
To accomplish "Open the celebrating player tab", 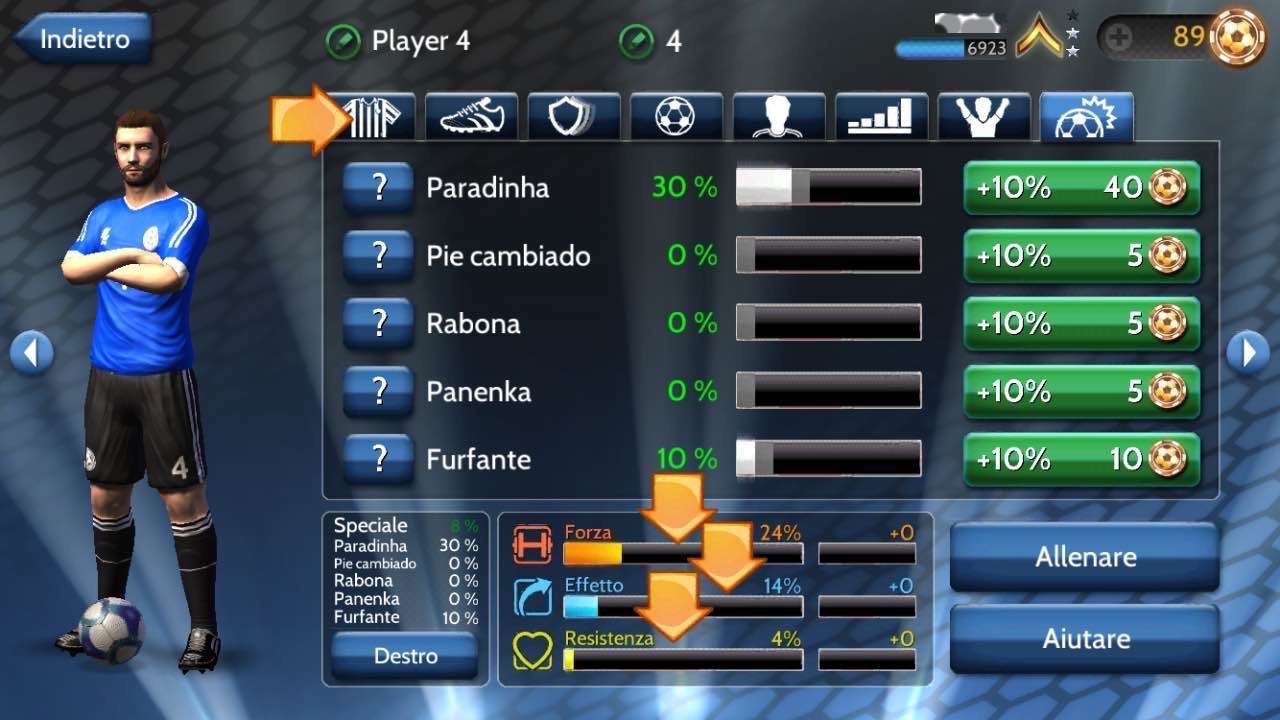I will pyautogui.click(x=984, y=117).
